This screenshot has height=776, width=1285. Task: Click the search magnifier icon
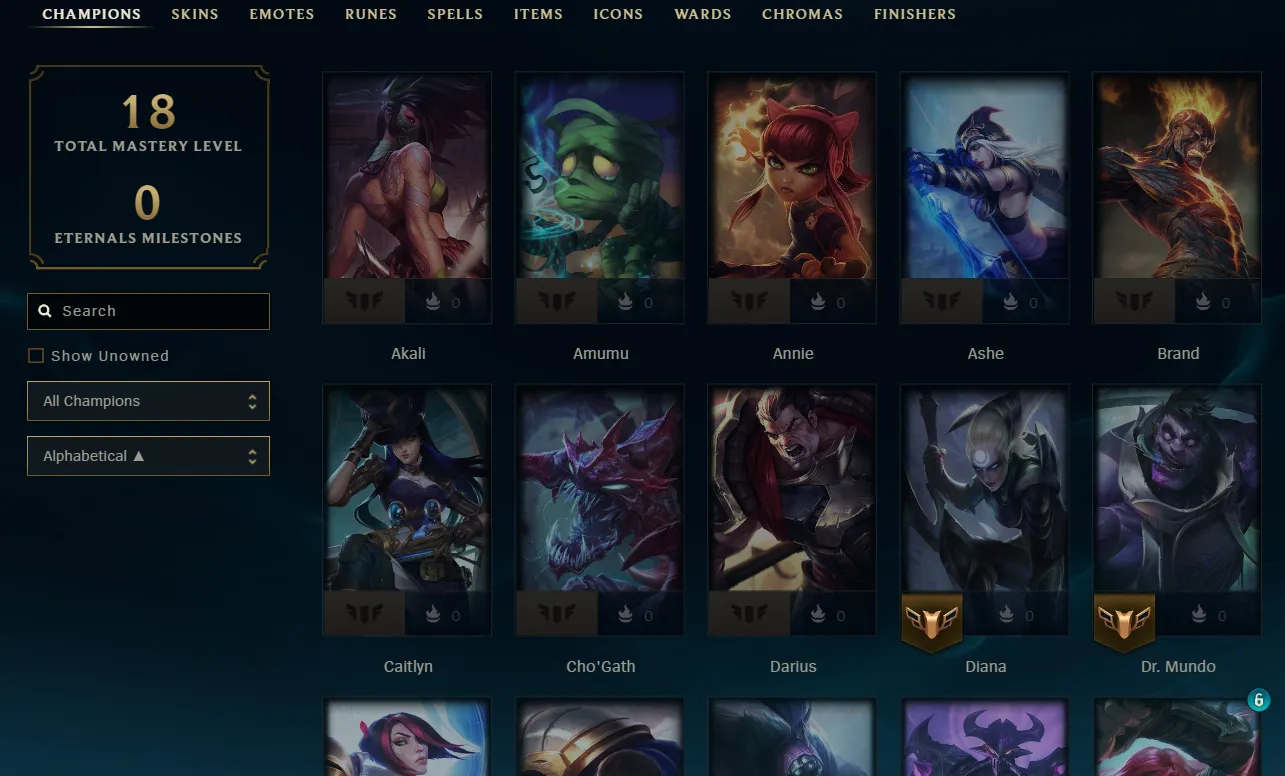tap(45, 311)
